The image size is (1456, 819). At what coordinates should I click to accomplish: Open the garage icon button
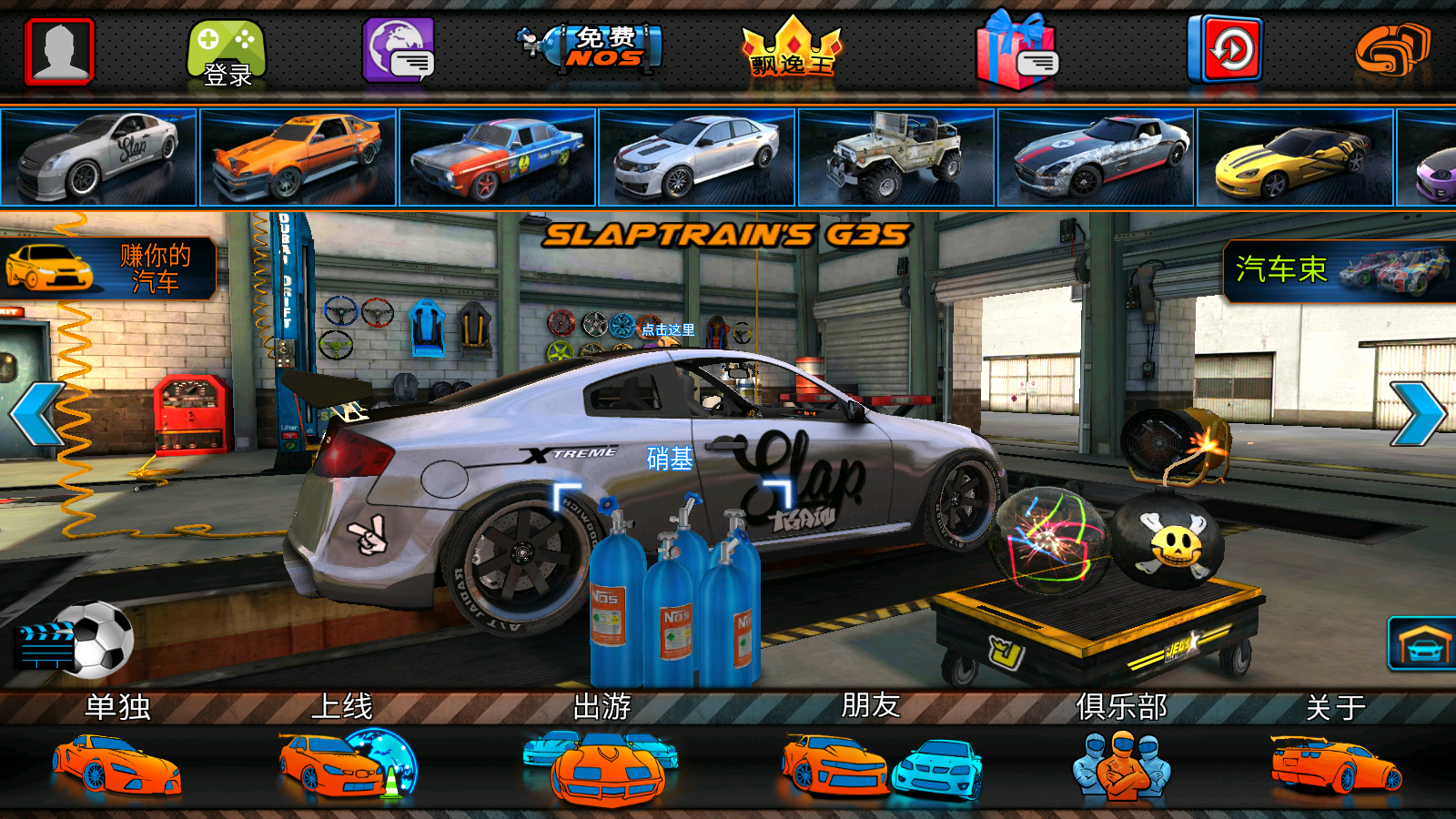point(1421,644)
